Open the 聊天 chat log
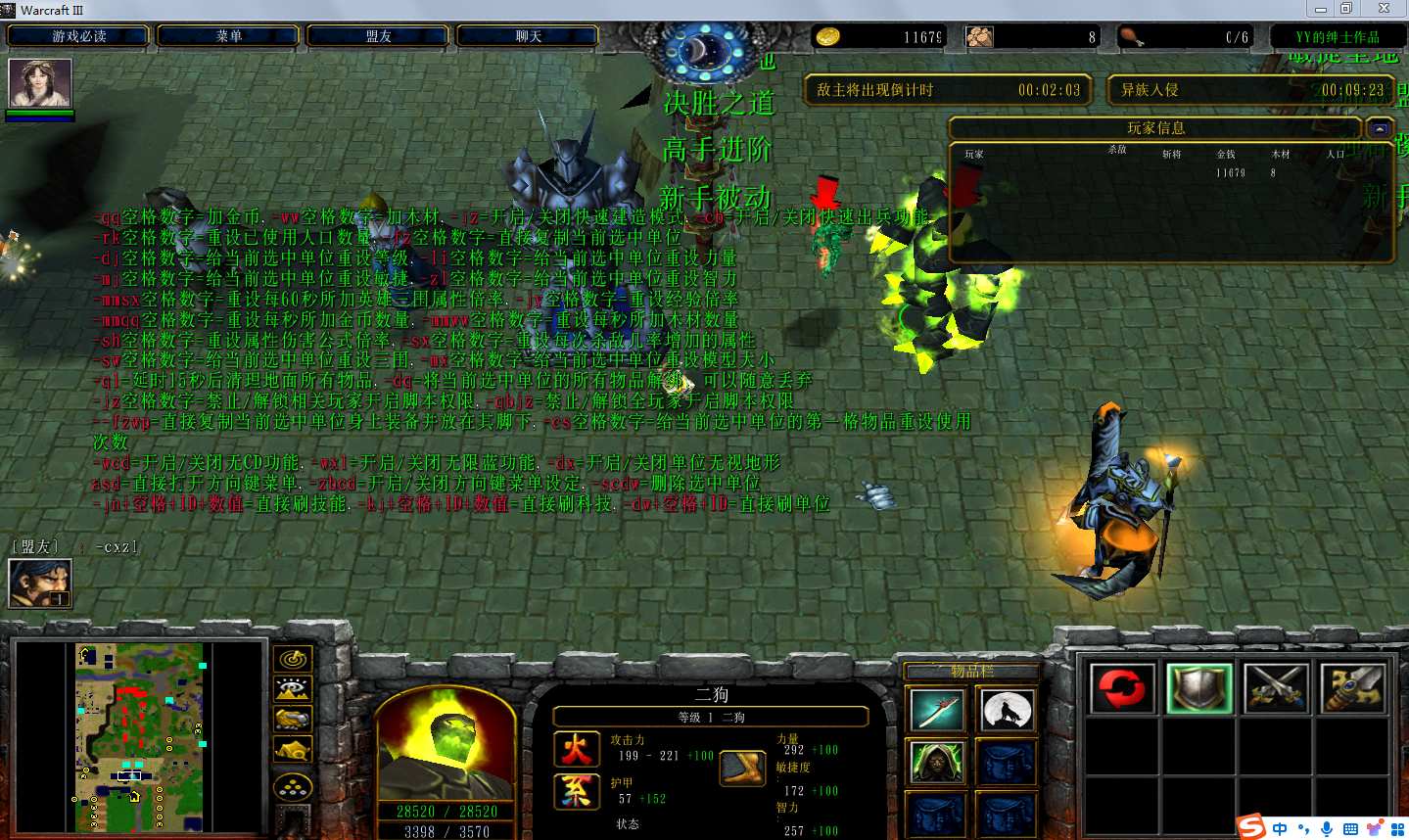The image size is (1409, 840). click(528, 36)
